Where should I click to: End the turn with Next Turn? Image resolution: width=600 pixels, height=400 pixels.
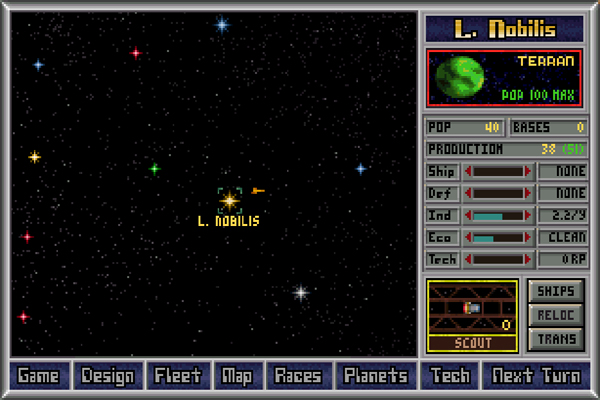coord(535,376)
